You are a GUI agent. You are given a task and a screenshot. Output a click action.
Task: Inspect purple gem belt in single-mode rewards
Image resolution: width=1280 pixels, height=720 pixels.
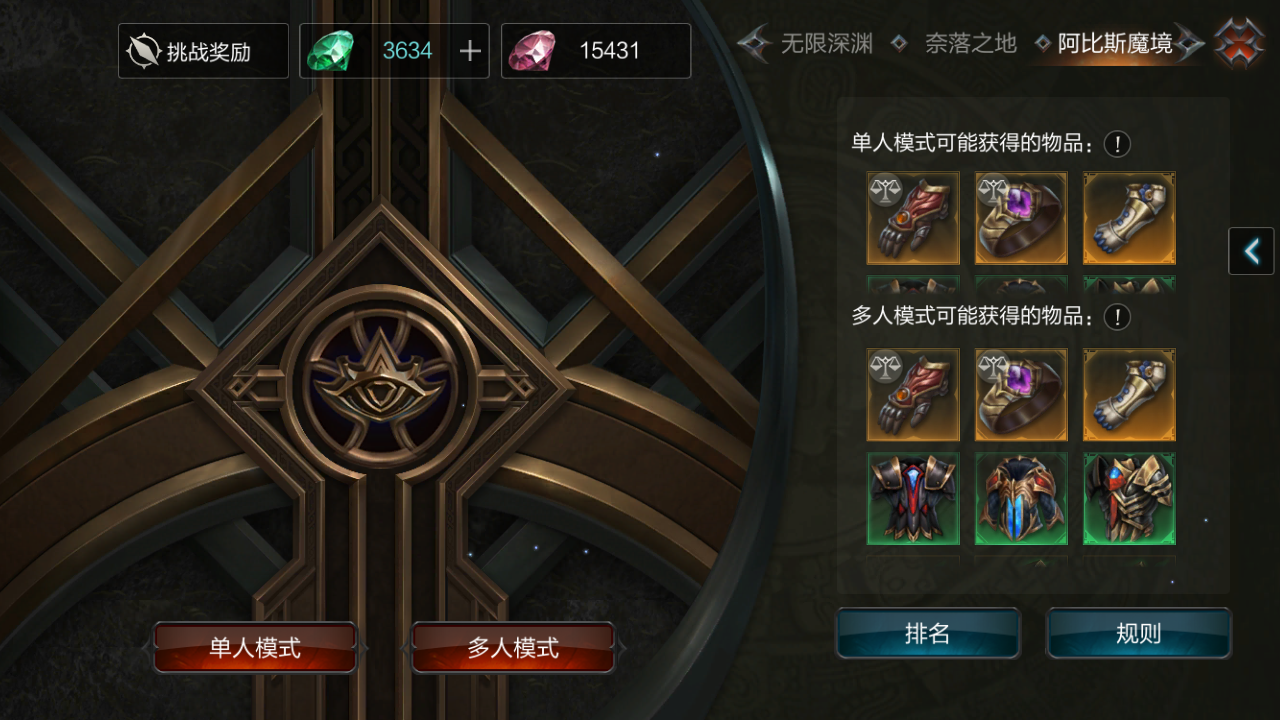[x=1021, y=218]
